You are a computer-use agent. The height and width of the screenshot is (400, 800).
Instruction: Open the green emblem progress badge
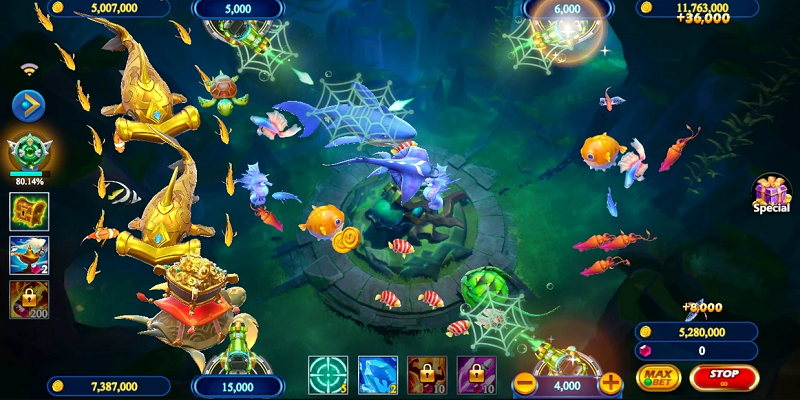pos(29,153)
